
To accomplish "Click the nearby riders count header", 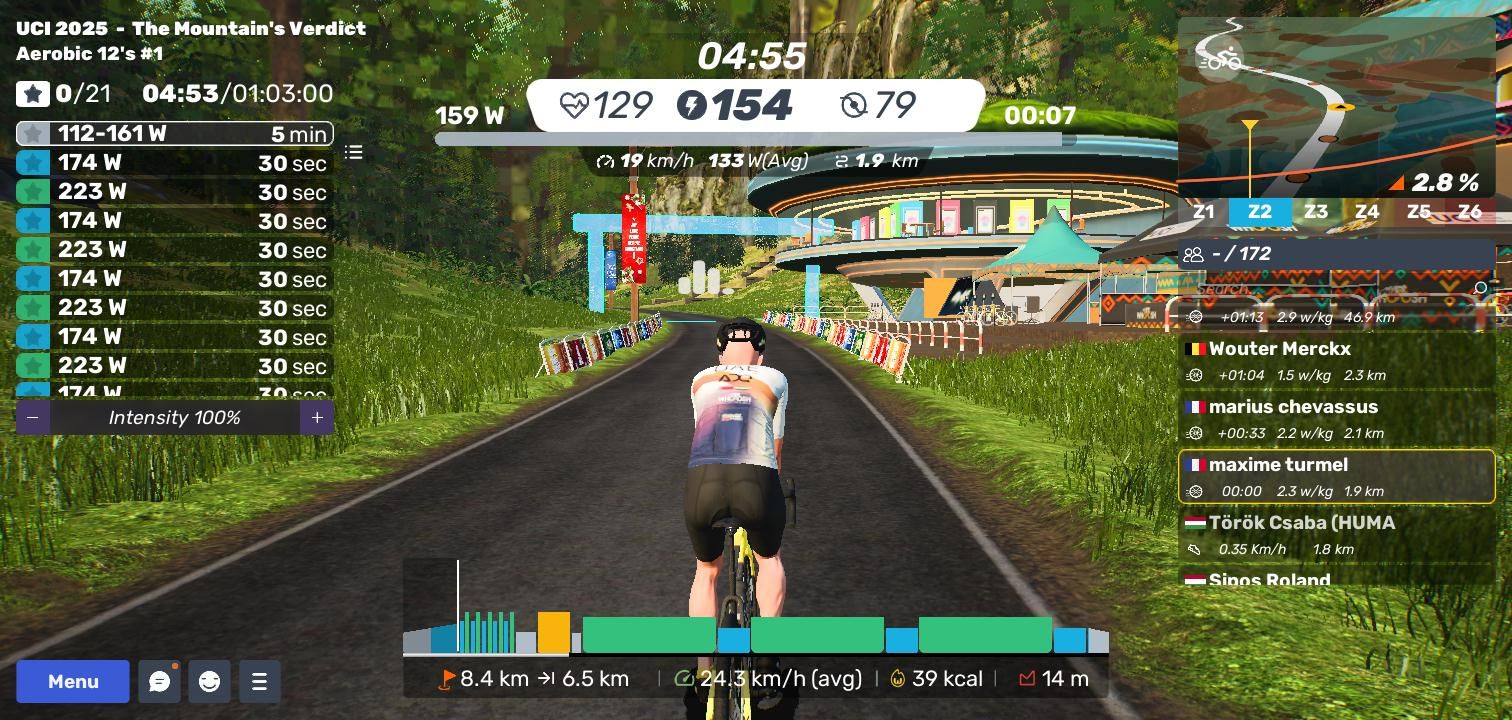I will coord(1336,254).
